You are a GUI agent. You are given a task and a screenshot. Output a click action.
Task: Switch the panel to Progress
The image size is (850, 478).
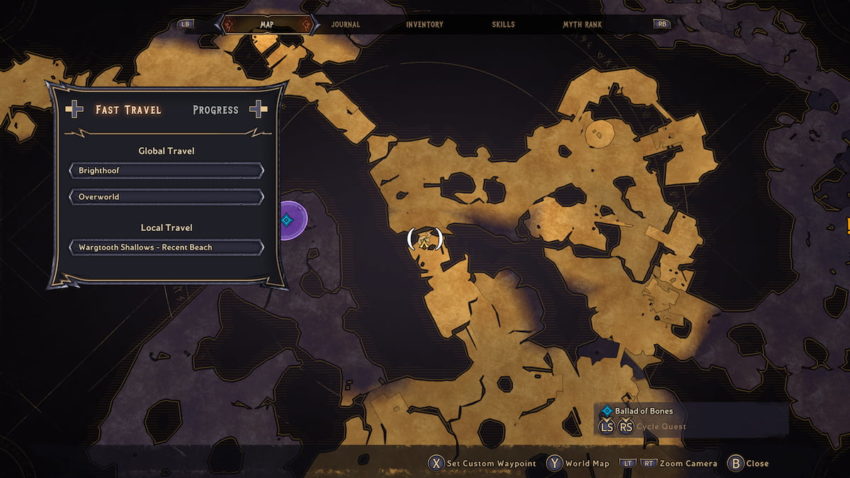click(x=215, y=110)
